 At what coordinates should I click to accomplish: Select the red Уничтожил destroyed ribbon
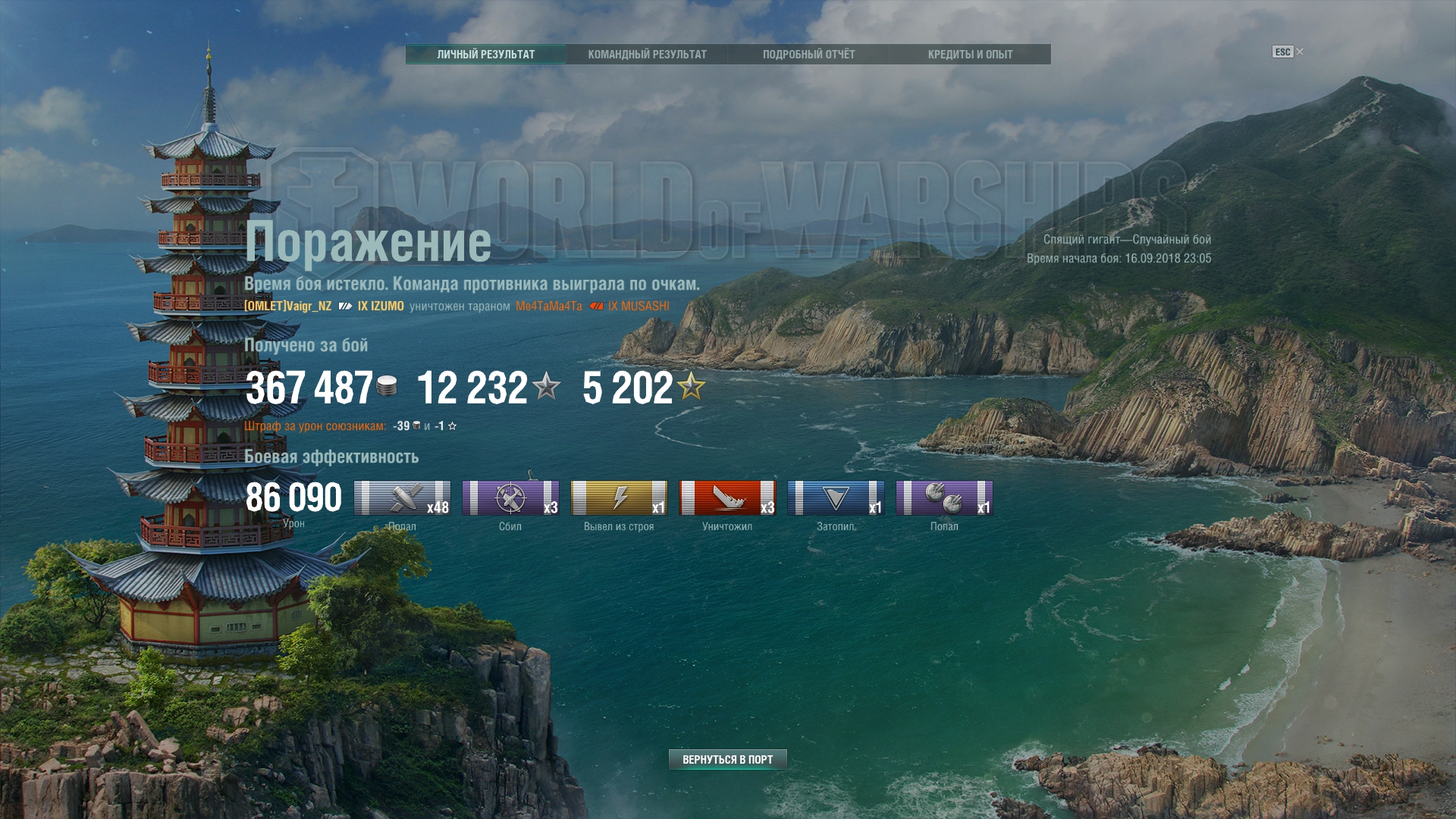(x=727, y=498)
